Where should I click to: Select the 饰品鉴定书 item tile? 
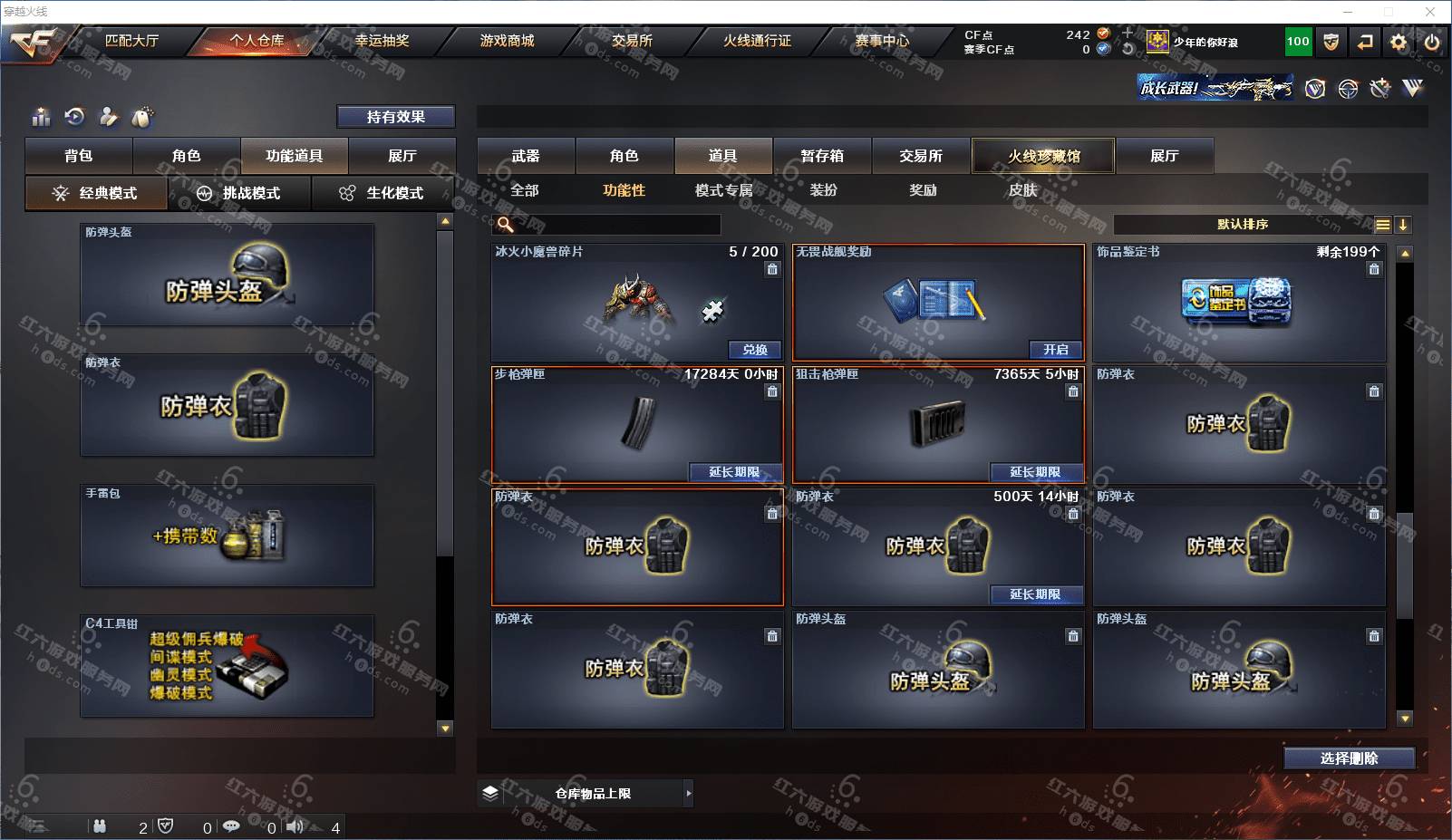pyautogui.click(x=1238, y=304)
